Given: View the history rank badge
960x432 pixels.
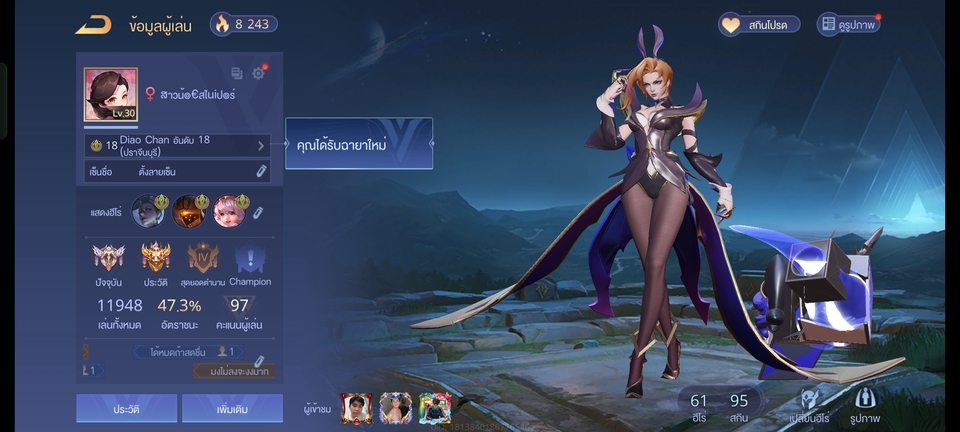Looking at the screenshot, I should [x=156, y=259].
